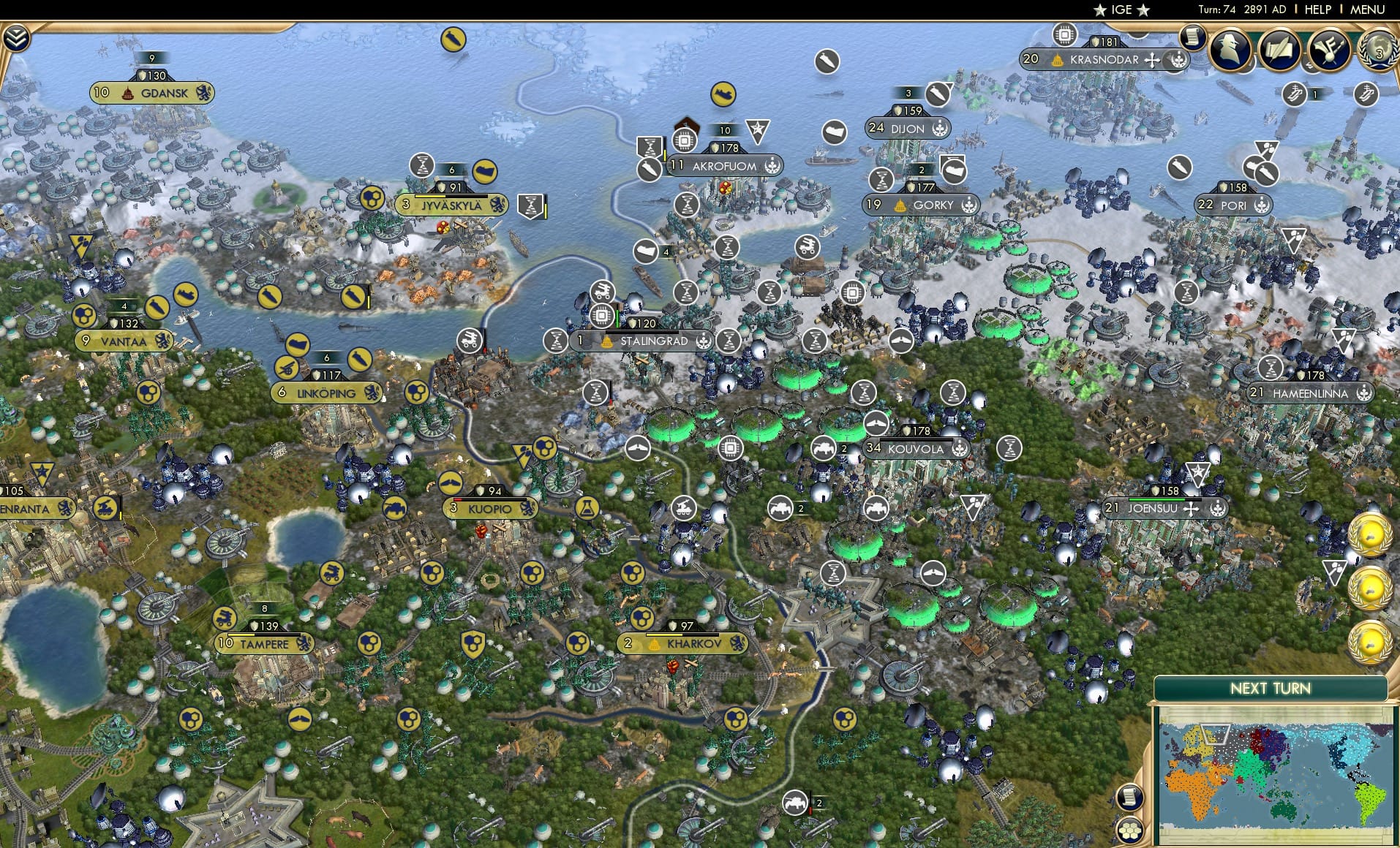Click Joensuu's green growth progress bar
This screenshot has height=848, width=1400.
pyautogui.click(x=1156, y=499)
